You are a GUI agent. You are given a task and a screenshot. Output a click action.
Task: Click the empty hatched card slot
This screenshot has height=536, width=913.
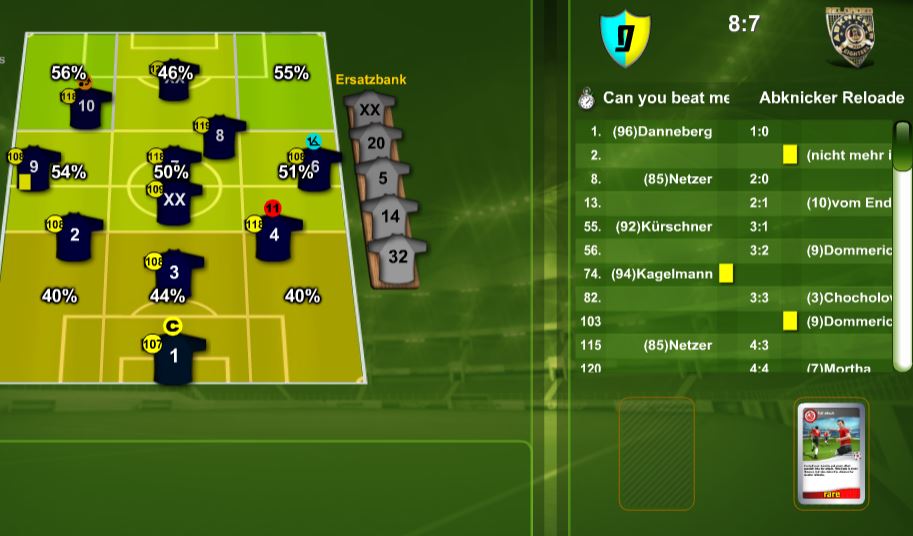pyautogui.click(x=656, y=454)
